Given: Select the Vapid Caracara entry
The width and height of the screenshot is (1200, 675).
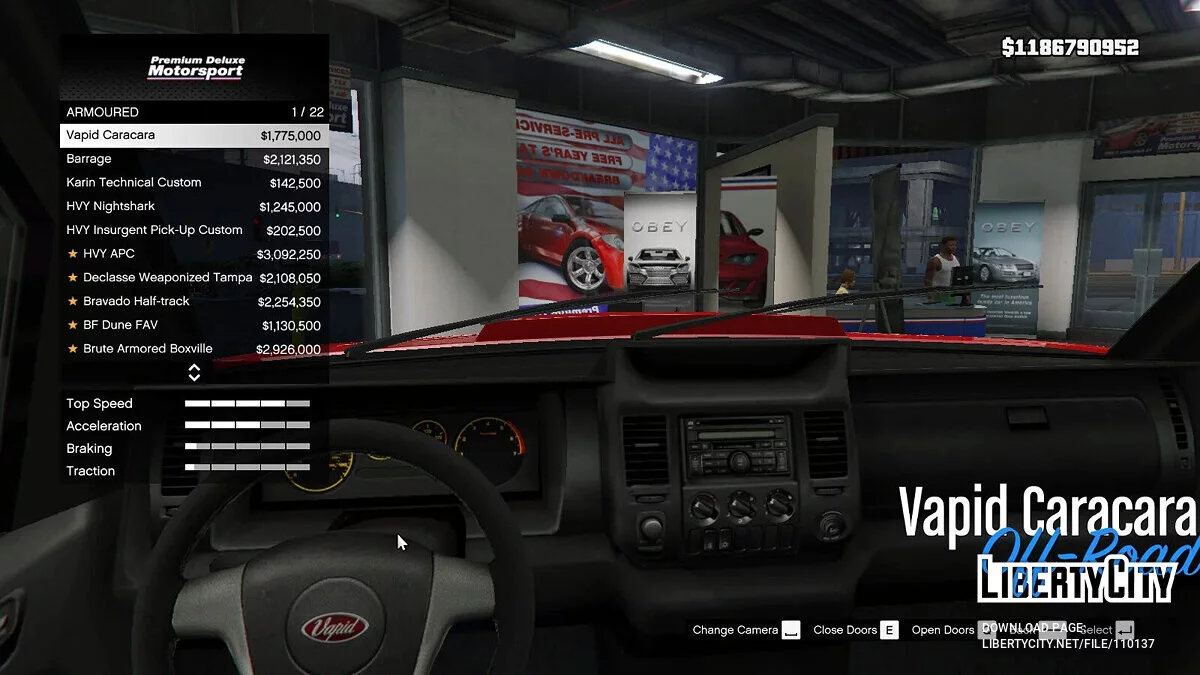Looking at the screenshot, I should 194,135.
